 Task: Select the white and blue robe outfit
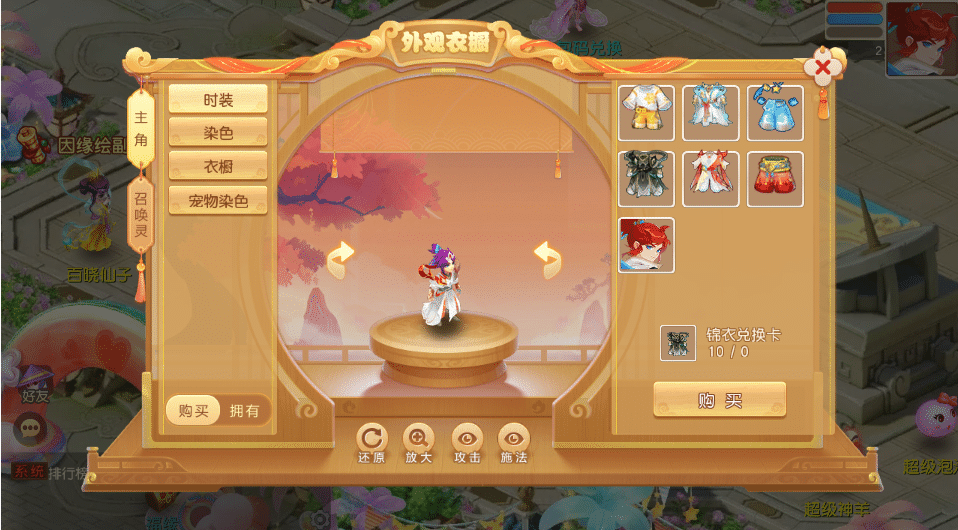[x=711, y=113]
